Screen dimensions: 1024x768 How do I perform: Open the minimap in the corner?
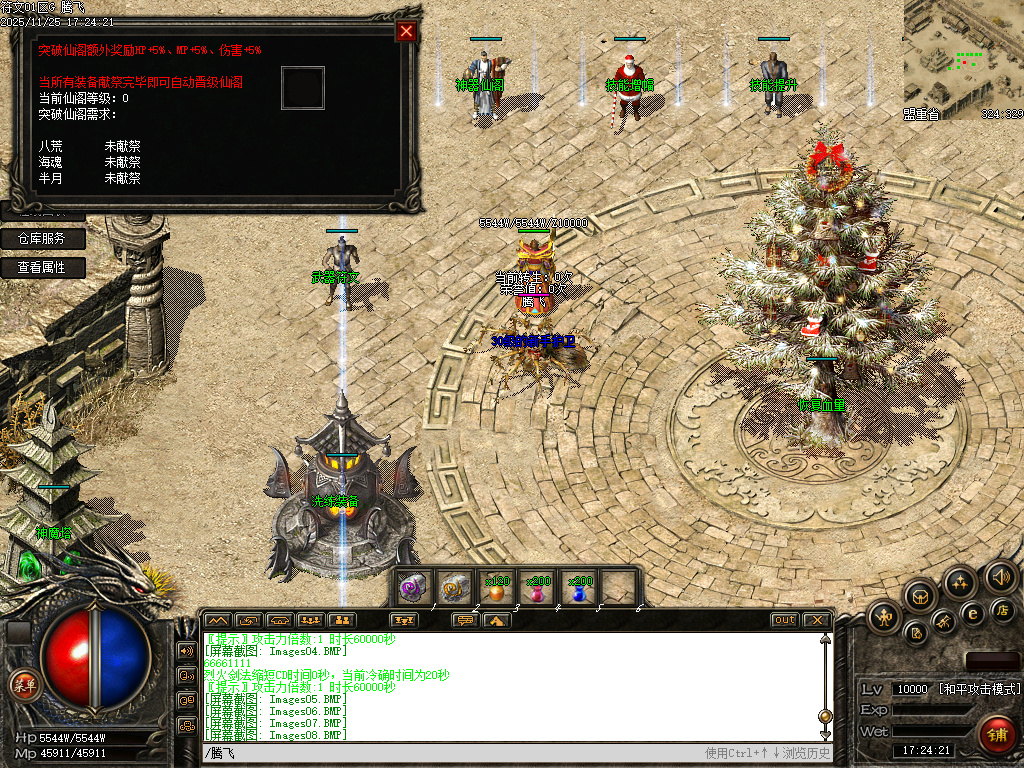tap(963, 60)
